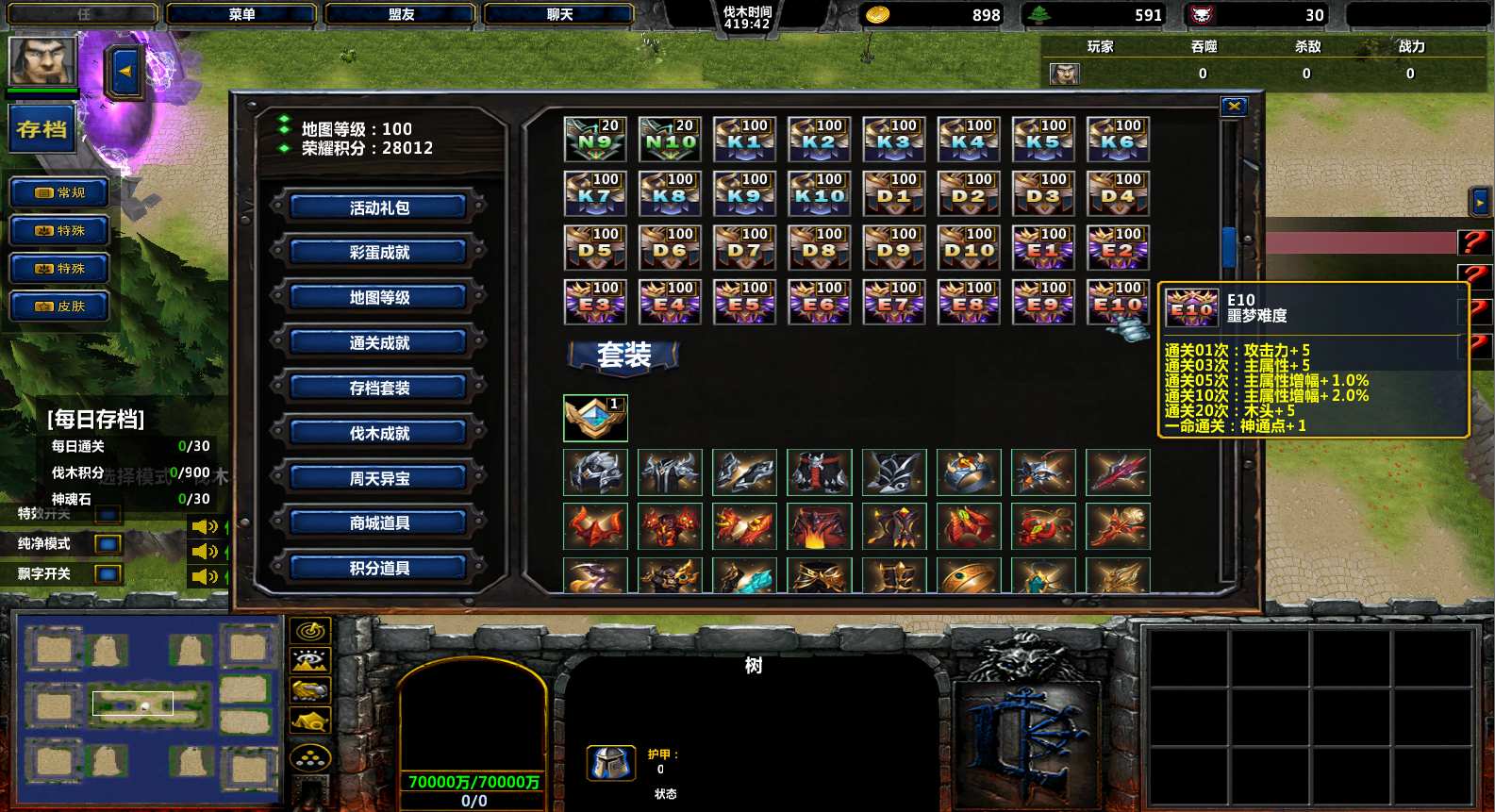Screen dimensions: 1495x812
Task: Close the archive panel window
Action: (x=1234, y=107)
